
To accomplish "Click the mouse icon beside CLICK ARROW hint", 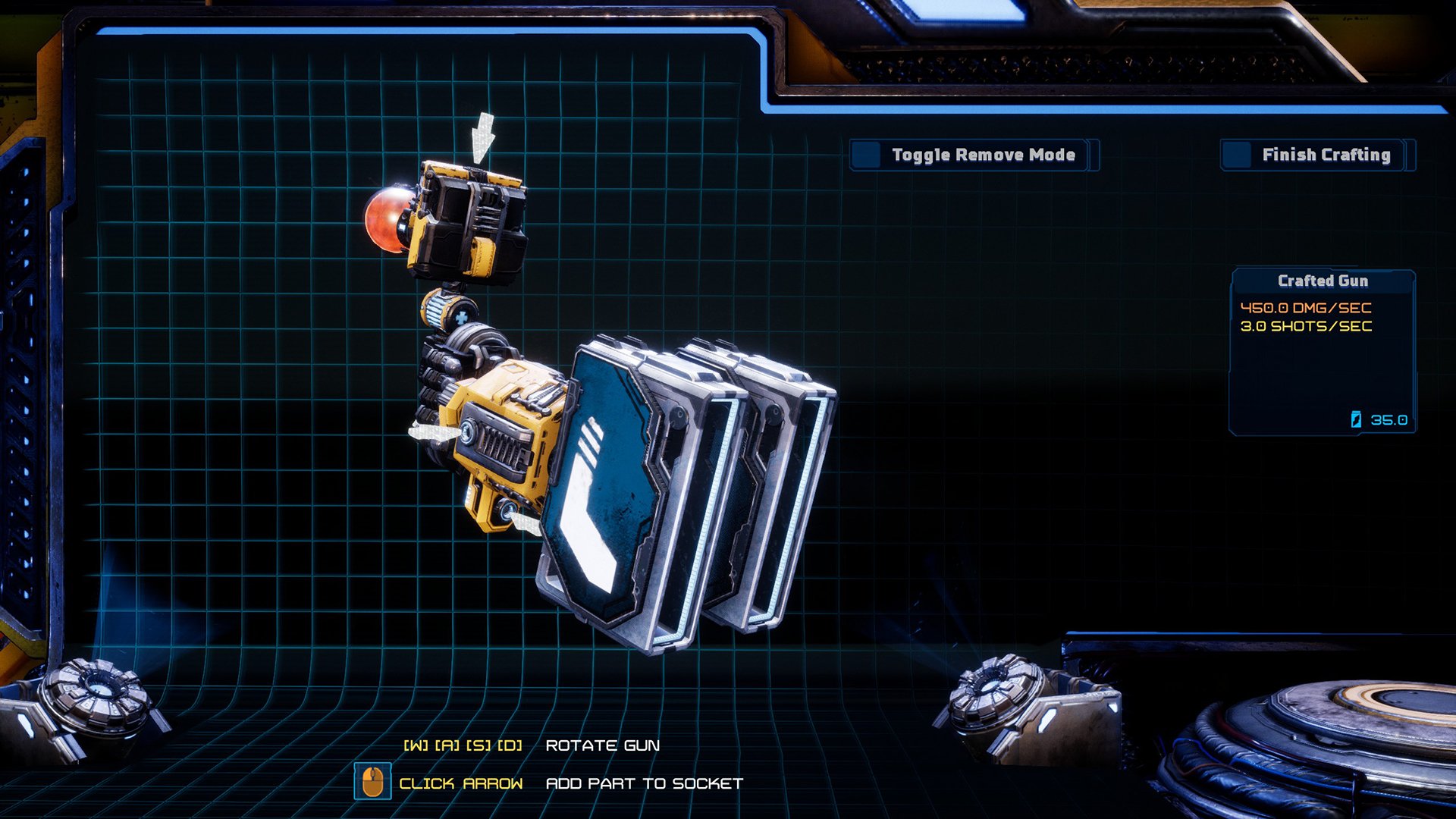I will pos(372,780).
